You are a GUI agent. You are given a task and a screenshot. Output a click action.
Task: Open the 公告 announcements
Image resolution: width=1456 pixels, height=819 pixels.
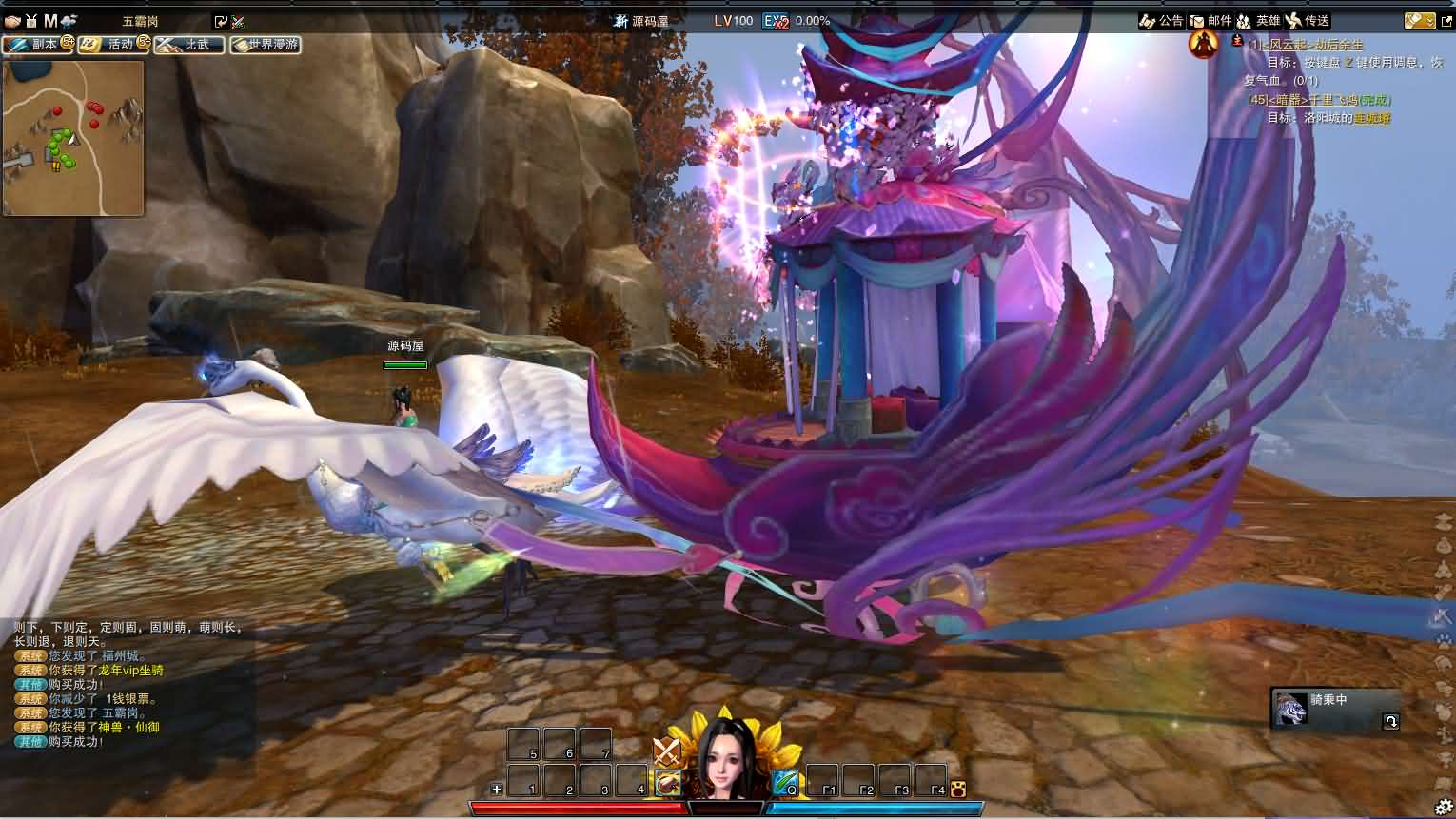1162,20
